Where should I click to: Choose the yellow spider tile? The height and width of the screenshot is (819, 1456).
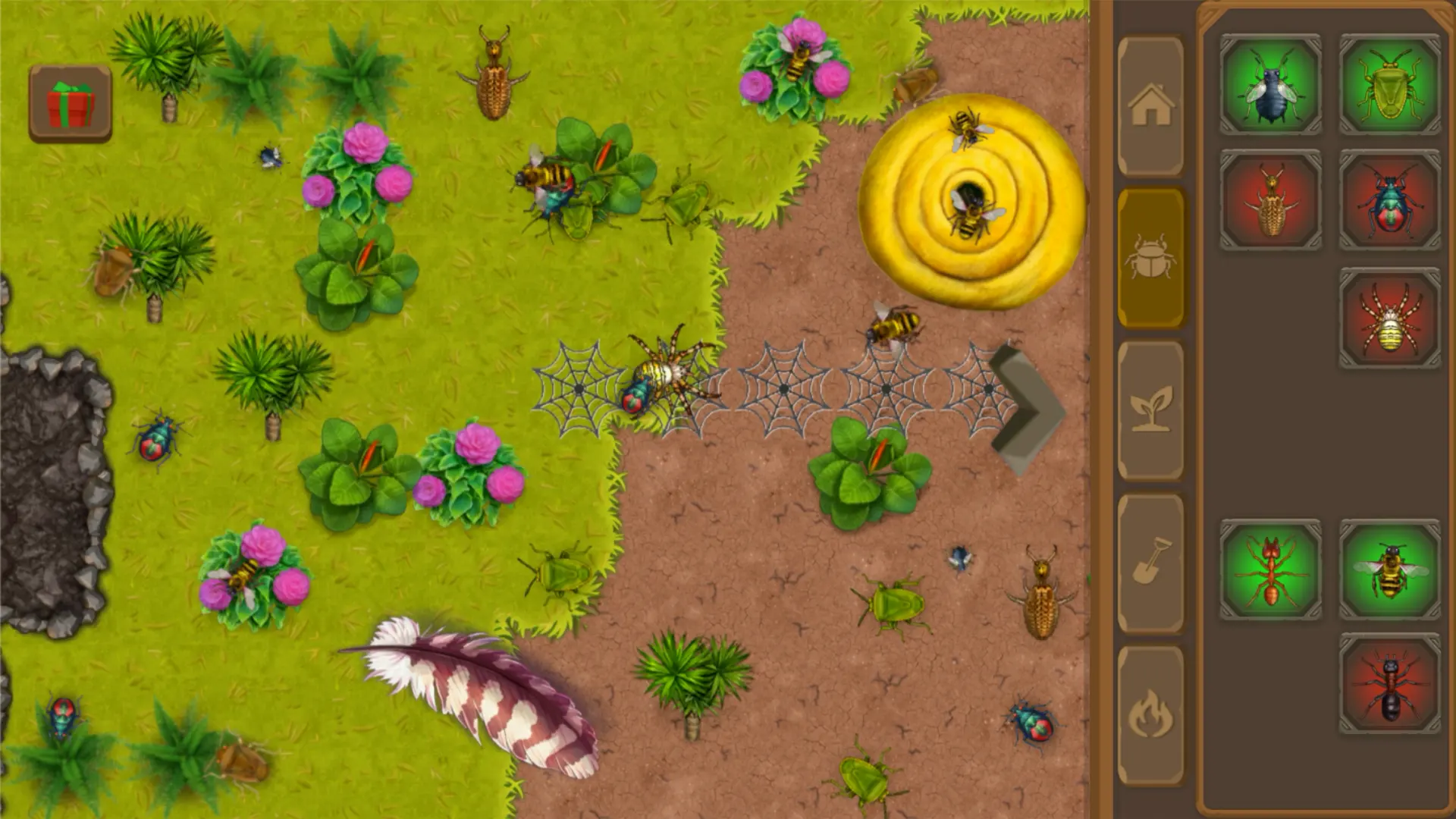tap(1390, 318)
